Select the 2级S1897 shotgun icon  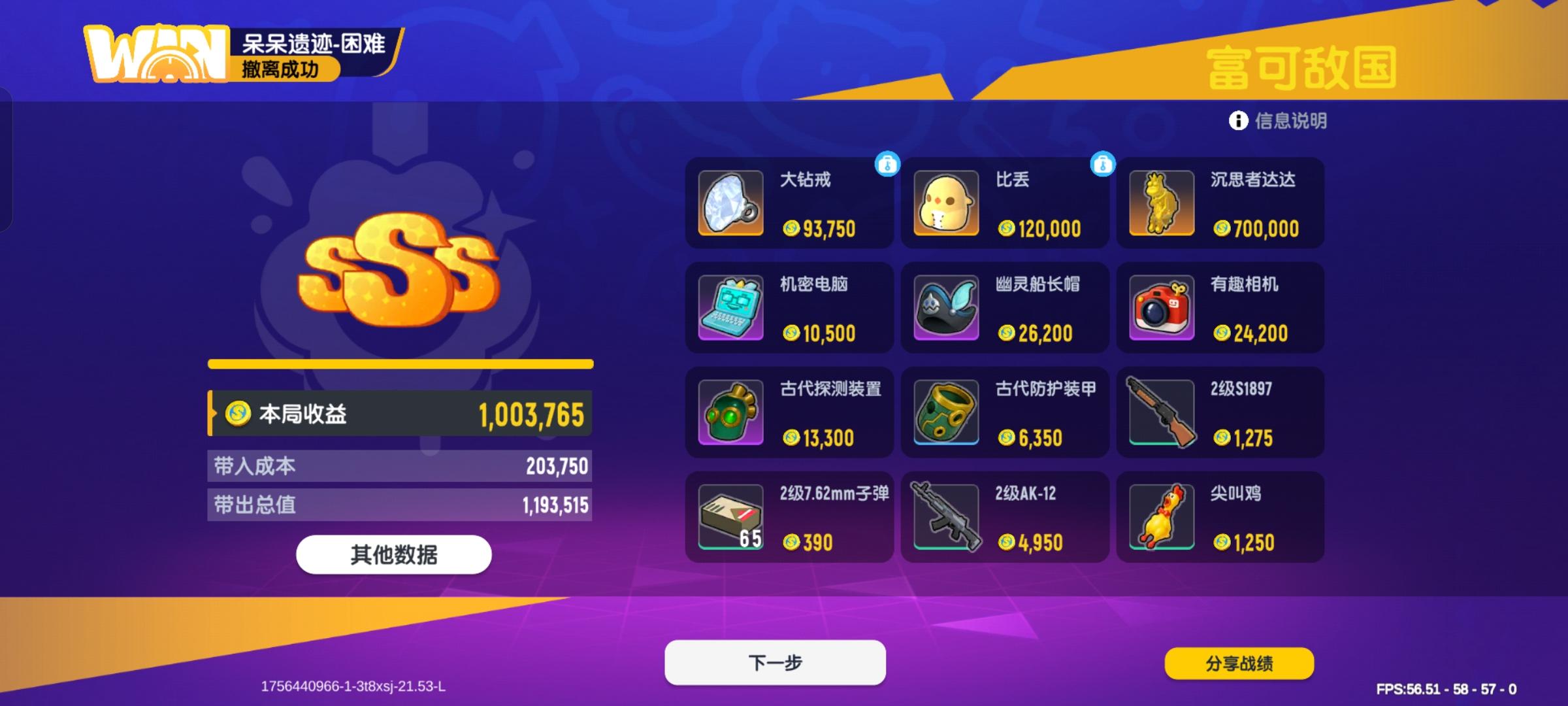pyautogui.click(x=1161, y=413)
